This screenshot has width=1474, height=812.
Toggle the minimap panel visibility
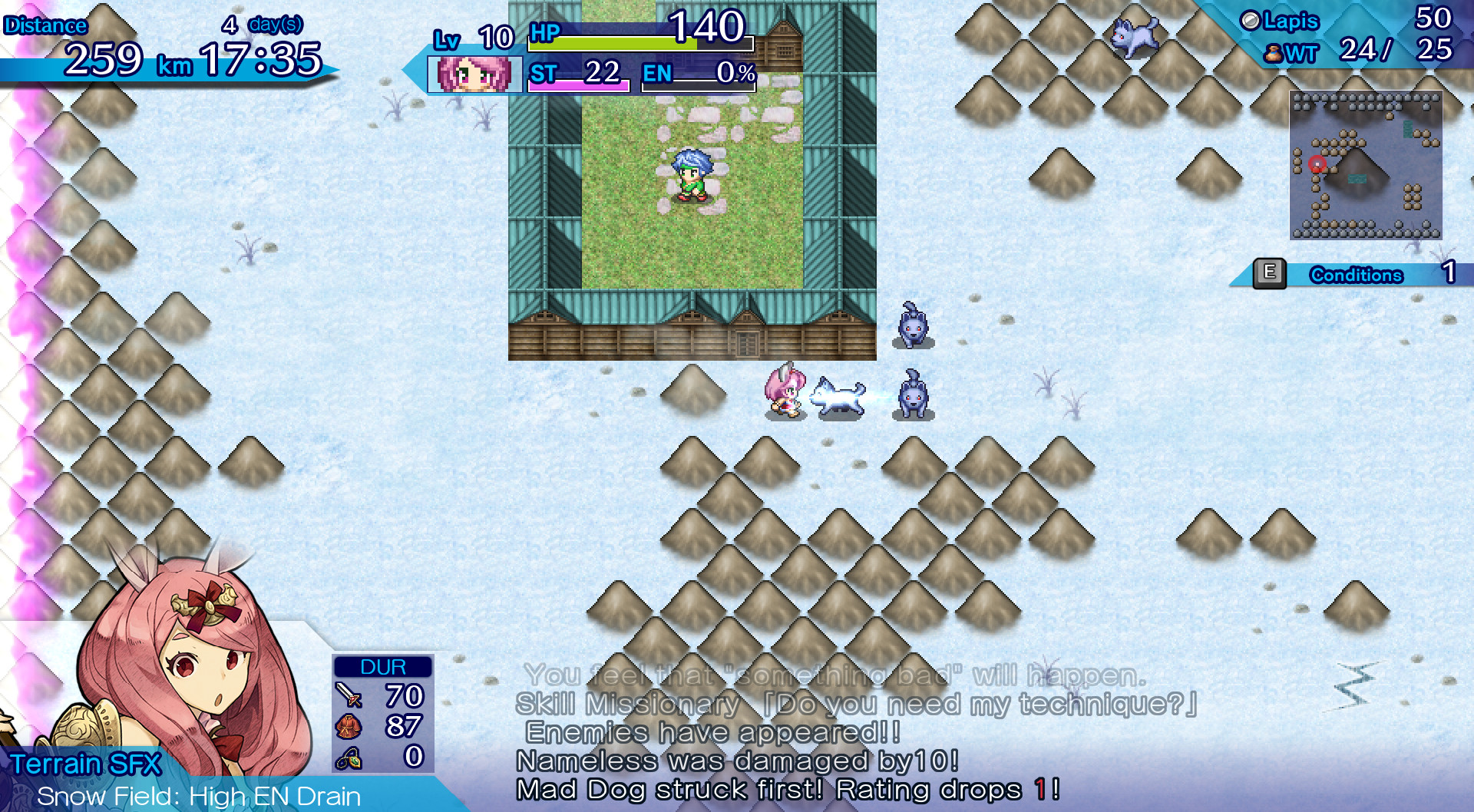tap(1365, 165)
